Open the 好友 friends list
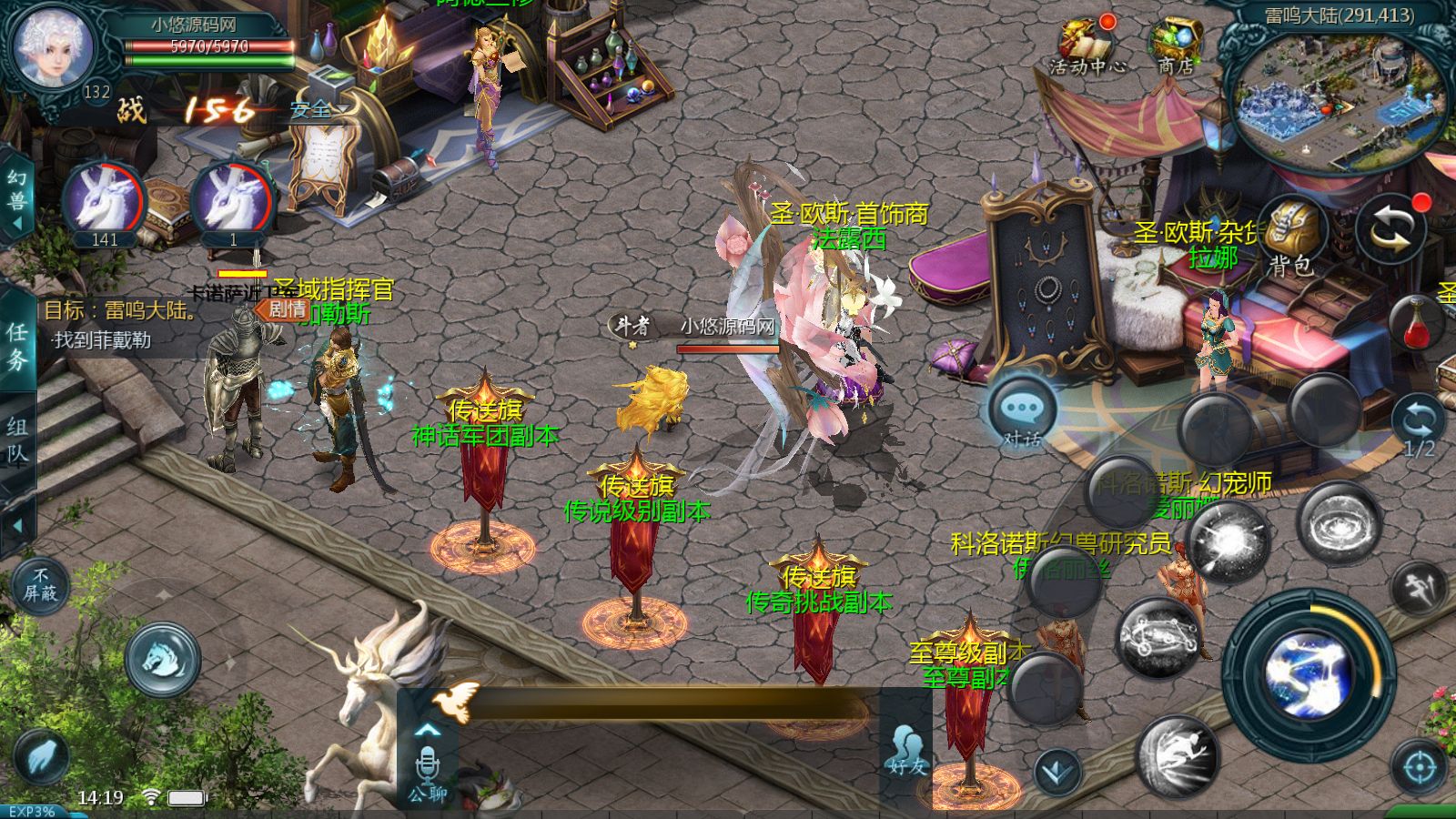The height and width of the screenshot is (819, 1456). tap(905, 750)
